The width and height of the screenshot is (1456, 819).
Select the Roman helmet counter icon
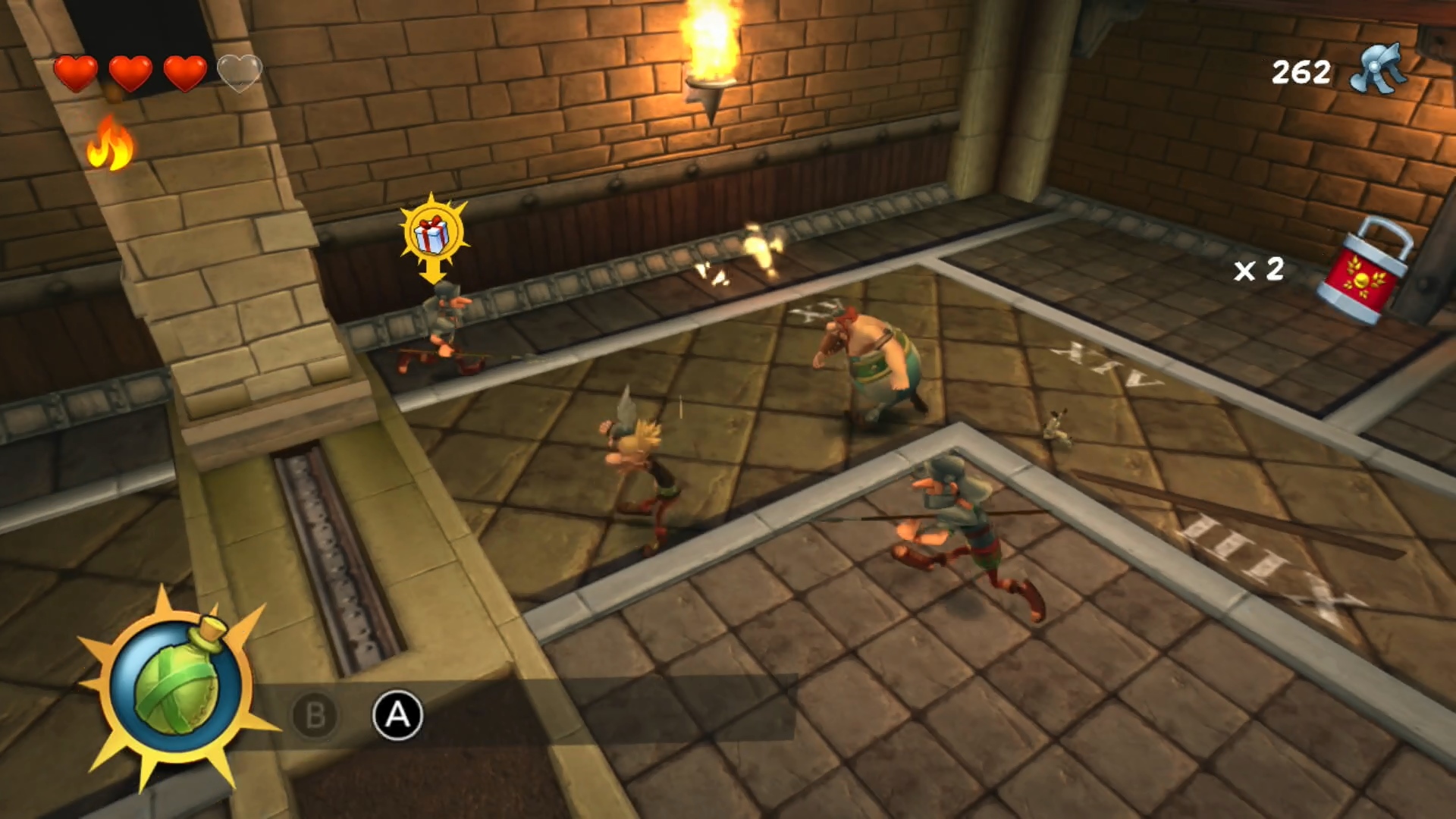1379,70
